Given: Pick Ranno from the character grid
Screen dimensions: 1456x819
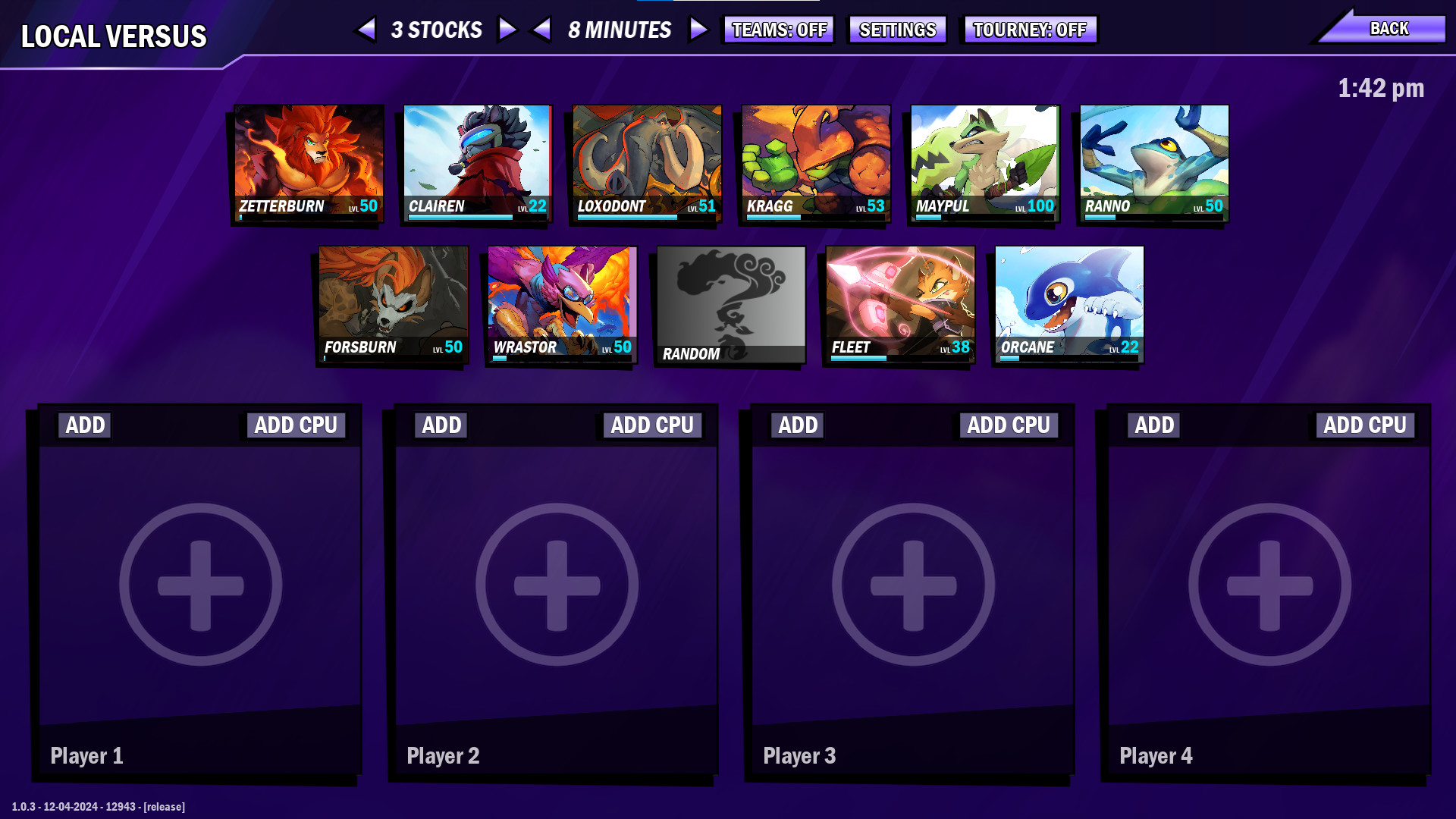Looking at the screenshot, I should coord(1152,159).
